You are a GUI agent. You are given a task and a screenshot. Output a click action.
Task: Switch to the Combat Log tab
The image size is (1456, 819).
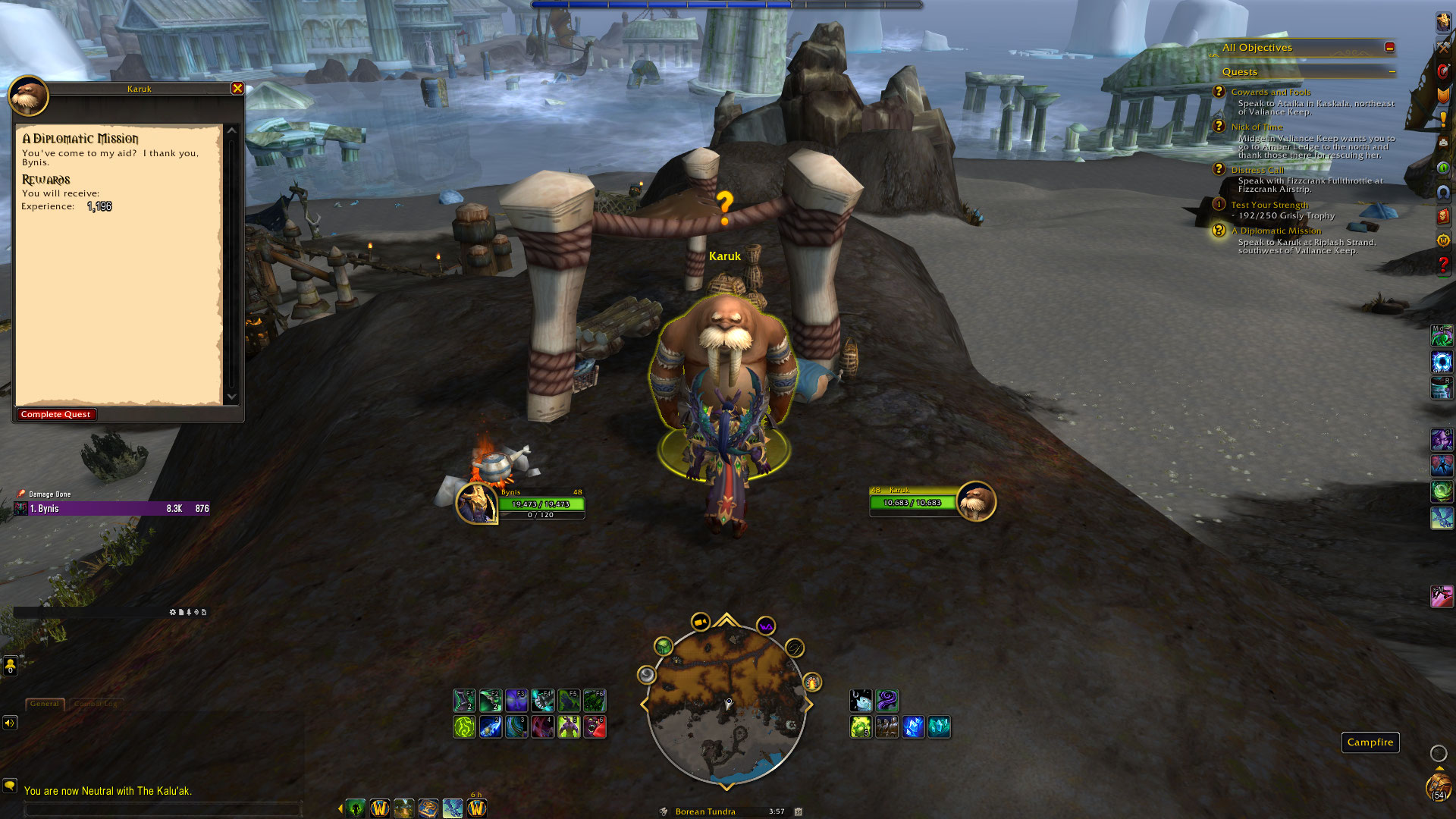[x=96, y=704]
